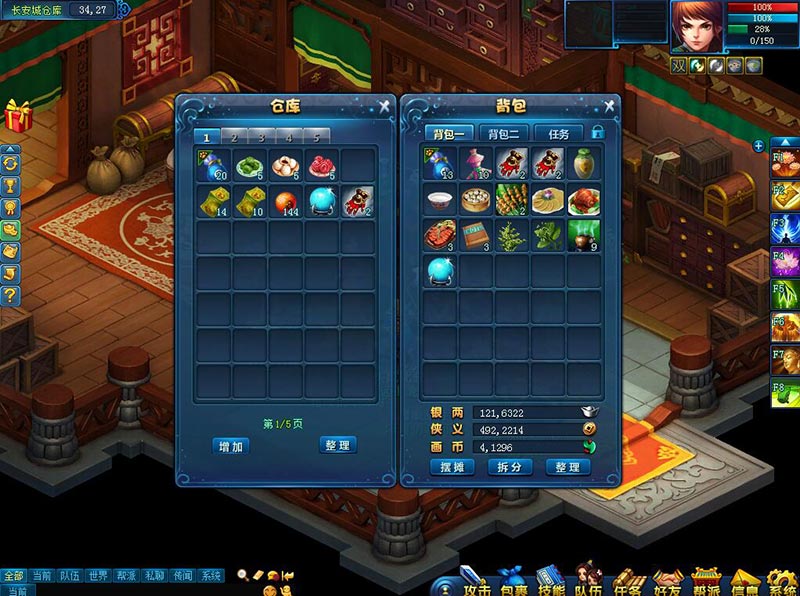Select the orange orb stack of 144
This screenshot has height=596, width=800.
tap(286, 201)
